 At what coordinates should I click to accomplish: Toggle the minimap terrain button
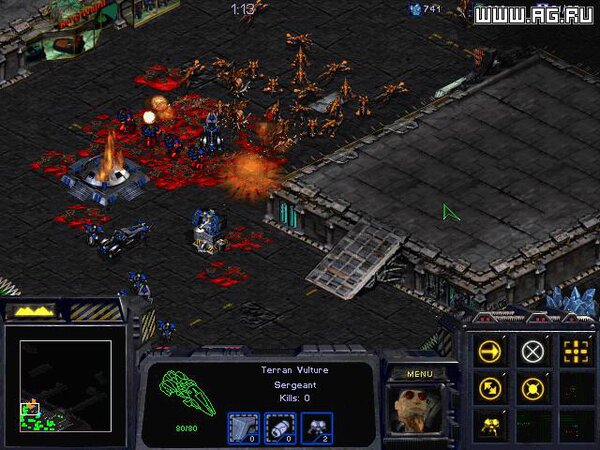[x=30, y=312]
